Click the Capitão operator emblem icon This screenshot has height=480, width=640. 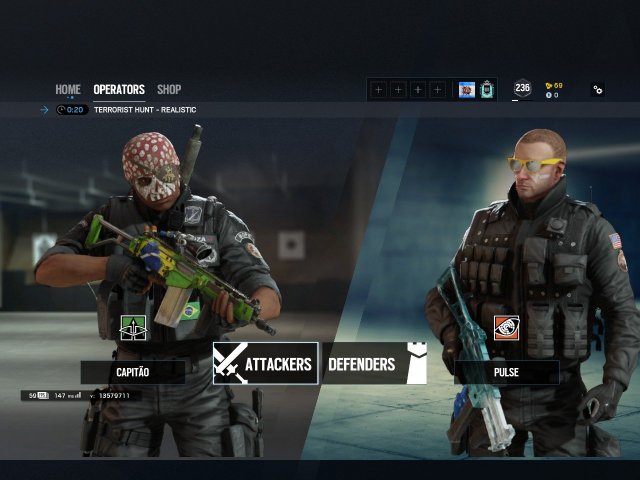pos(133,327)
